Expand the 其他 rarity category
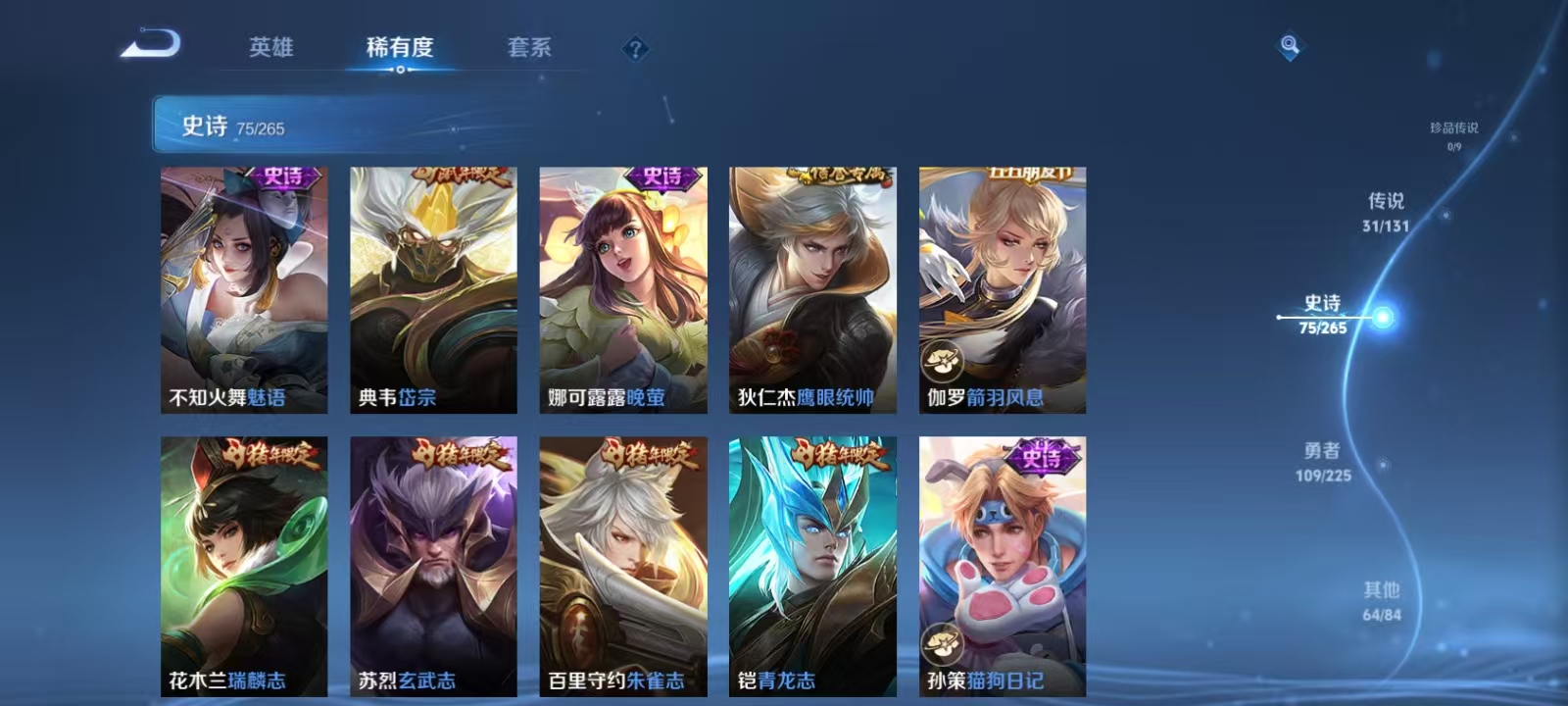 click(1383, 600)
